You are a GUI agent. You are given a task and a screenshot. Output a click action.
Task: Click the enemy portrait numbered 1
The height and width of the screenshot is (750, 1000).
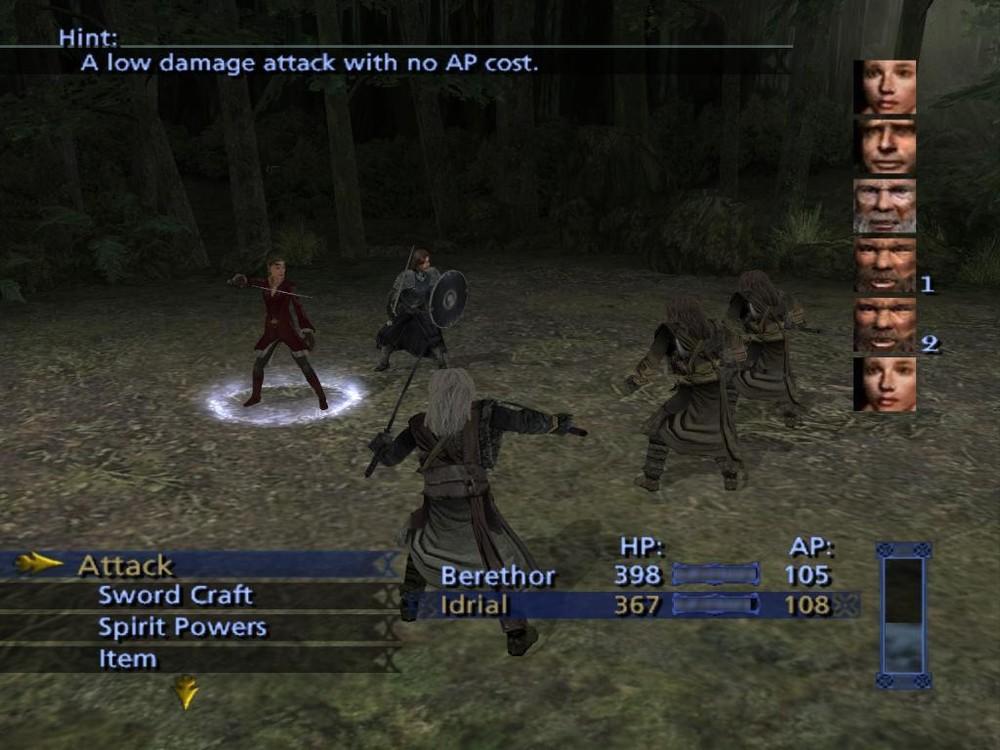885,265
